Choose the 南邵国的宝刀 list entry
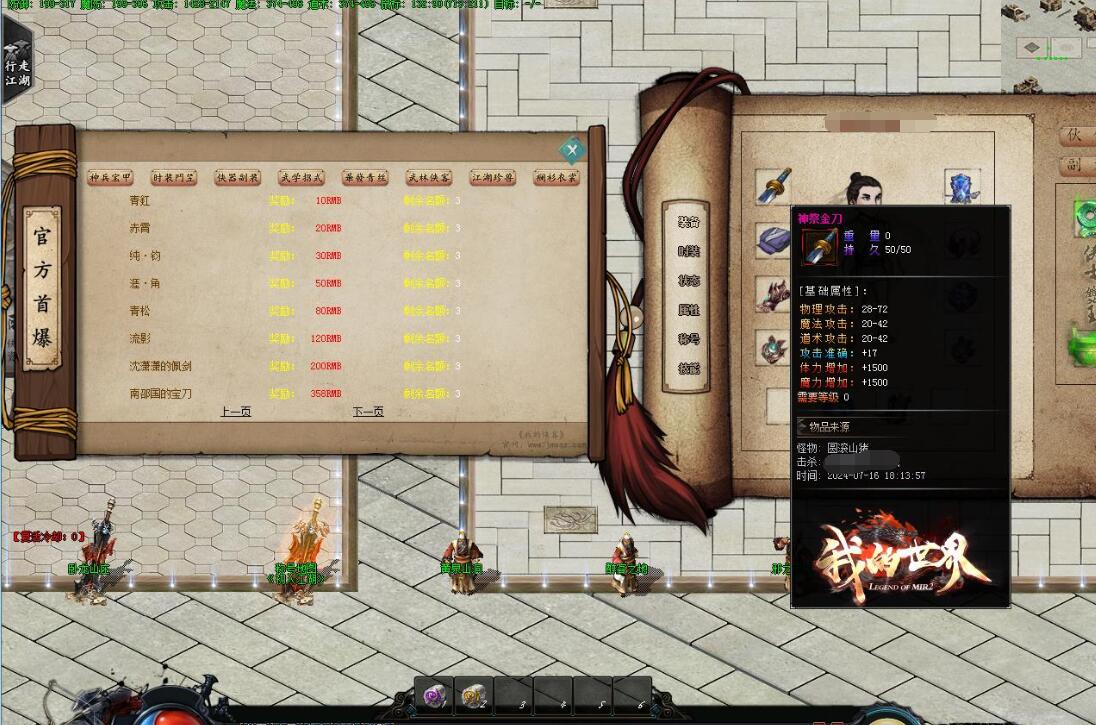This screenshot has width=1096, height=725. coord(161,394)
